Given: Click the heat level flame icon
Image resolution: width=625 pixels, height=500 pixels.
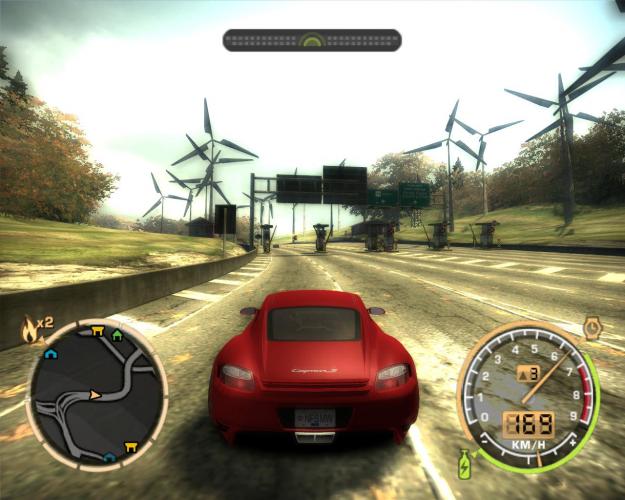Looking at the screenshot, I should coord(29,326).
